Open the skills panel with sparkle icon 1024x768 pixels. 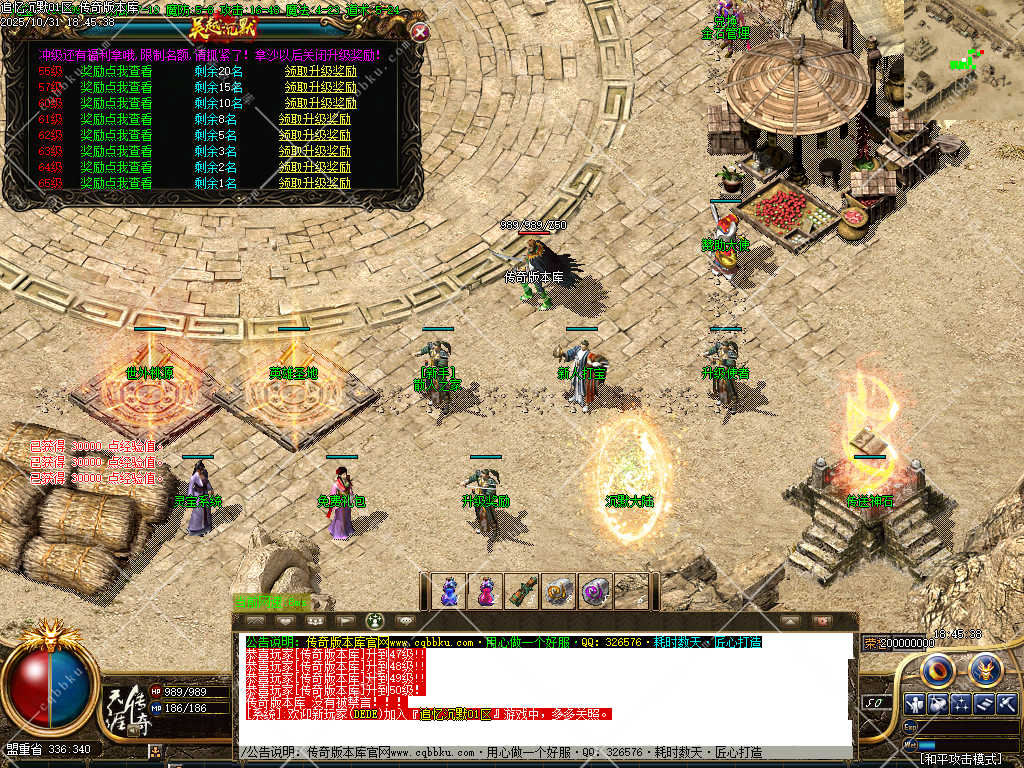pyautogui.click(x=961, y=703)
